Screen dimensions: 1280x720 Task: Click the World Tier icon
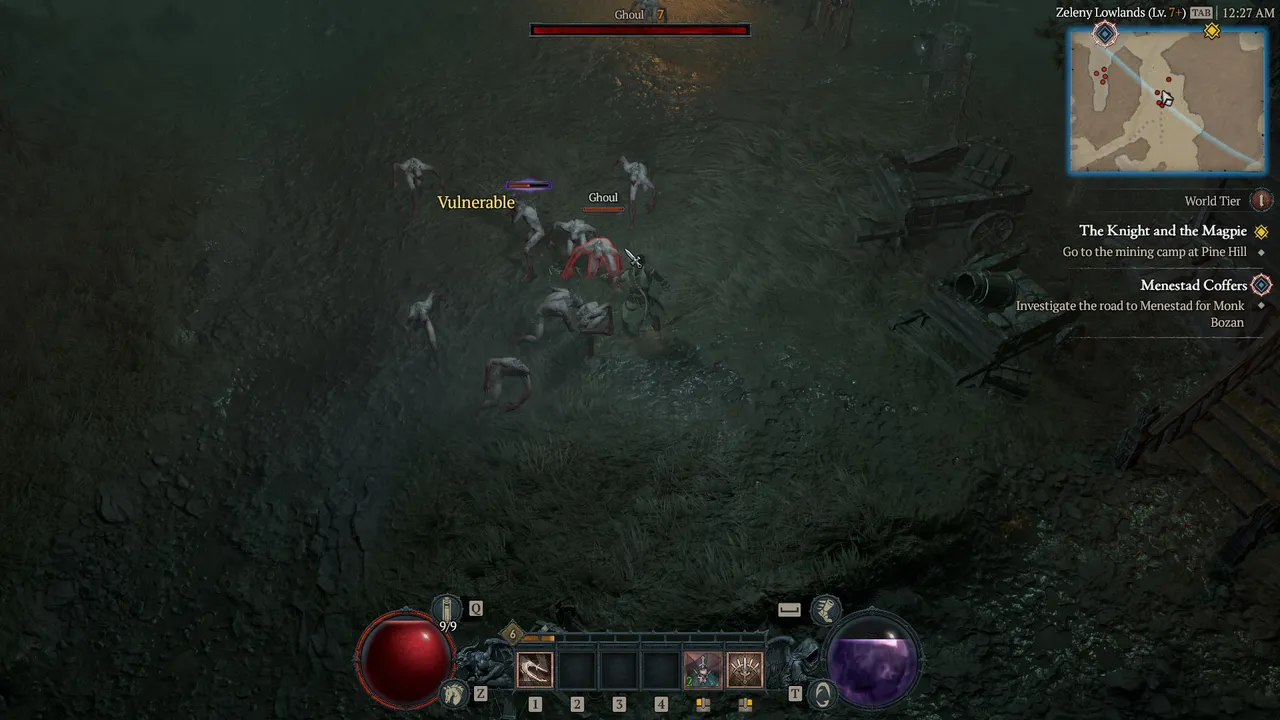[x=1261, y=201]
